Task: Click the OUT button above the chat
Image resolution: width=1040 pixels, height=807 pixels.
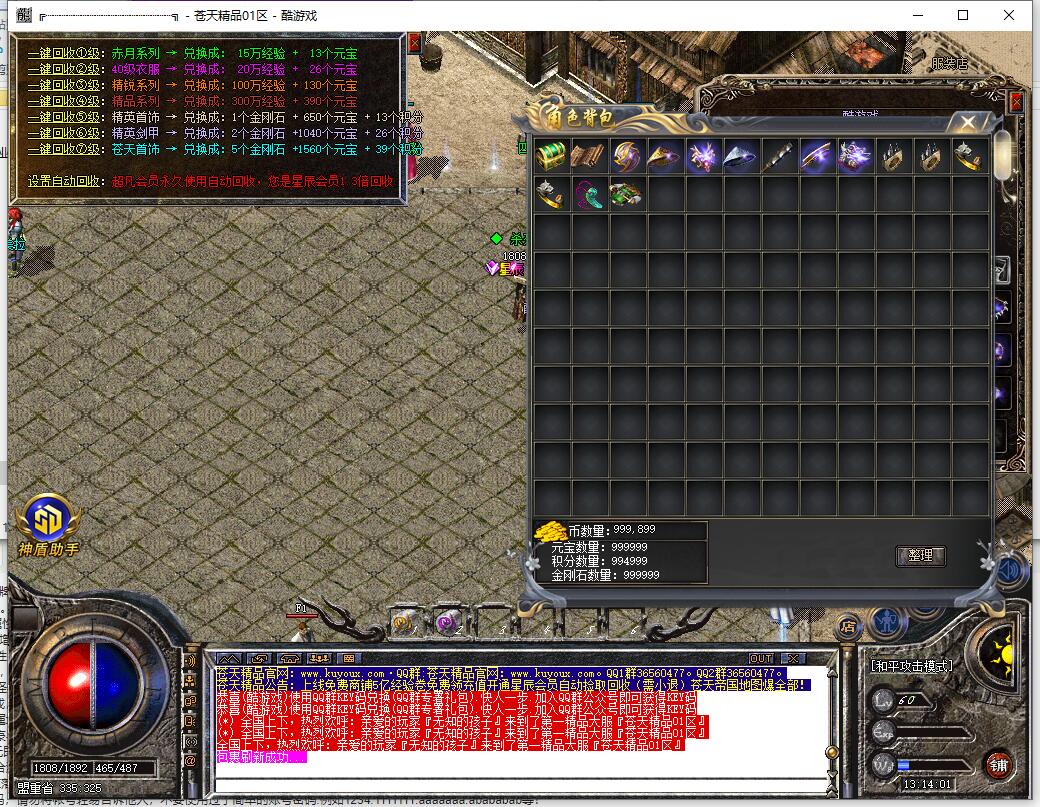Action: [x=761, y=658]
